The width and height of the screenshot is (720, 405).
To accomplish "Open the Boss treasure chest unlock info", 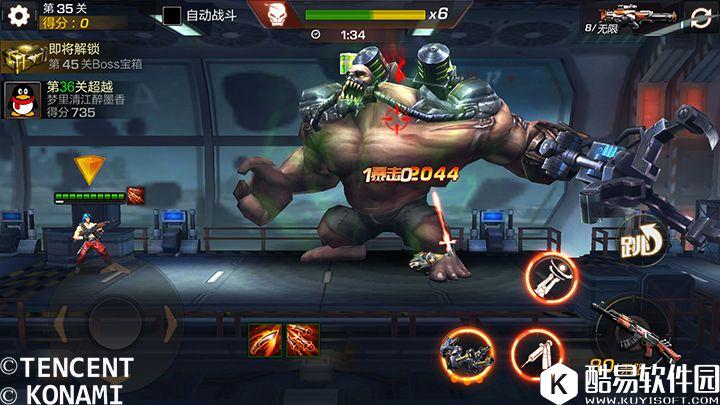I will pyautogui.click(x=23, y=58).
